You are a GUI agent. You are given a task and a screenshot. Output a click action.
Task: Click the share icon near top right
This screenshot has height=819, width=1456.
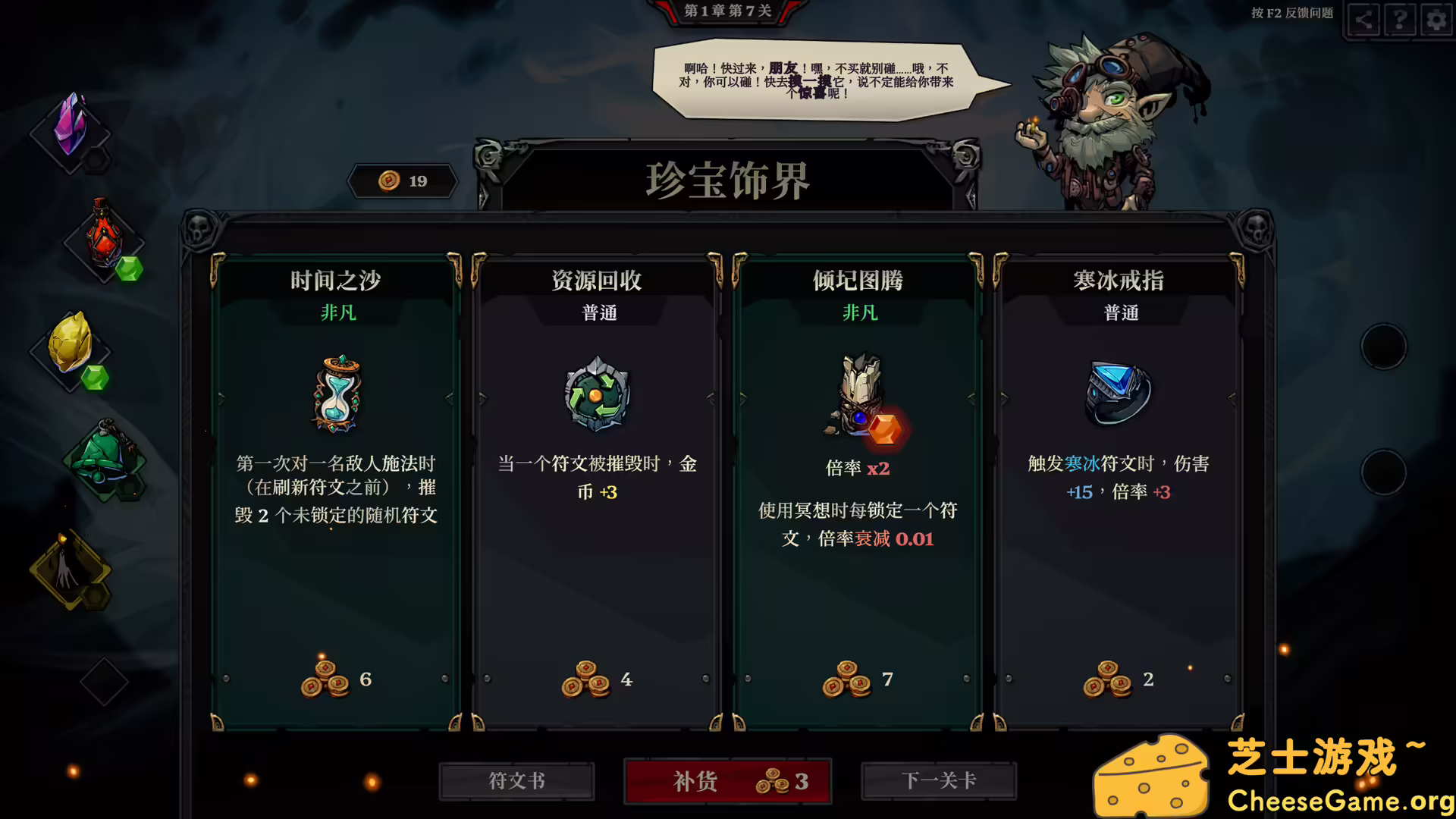[x=1363, y=20]
